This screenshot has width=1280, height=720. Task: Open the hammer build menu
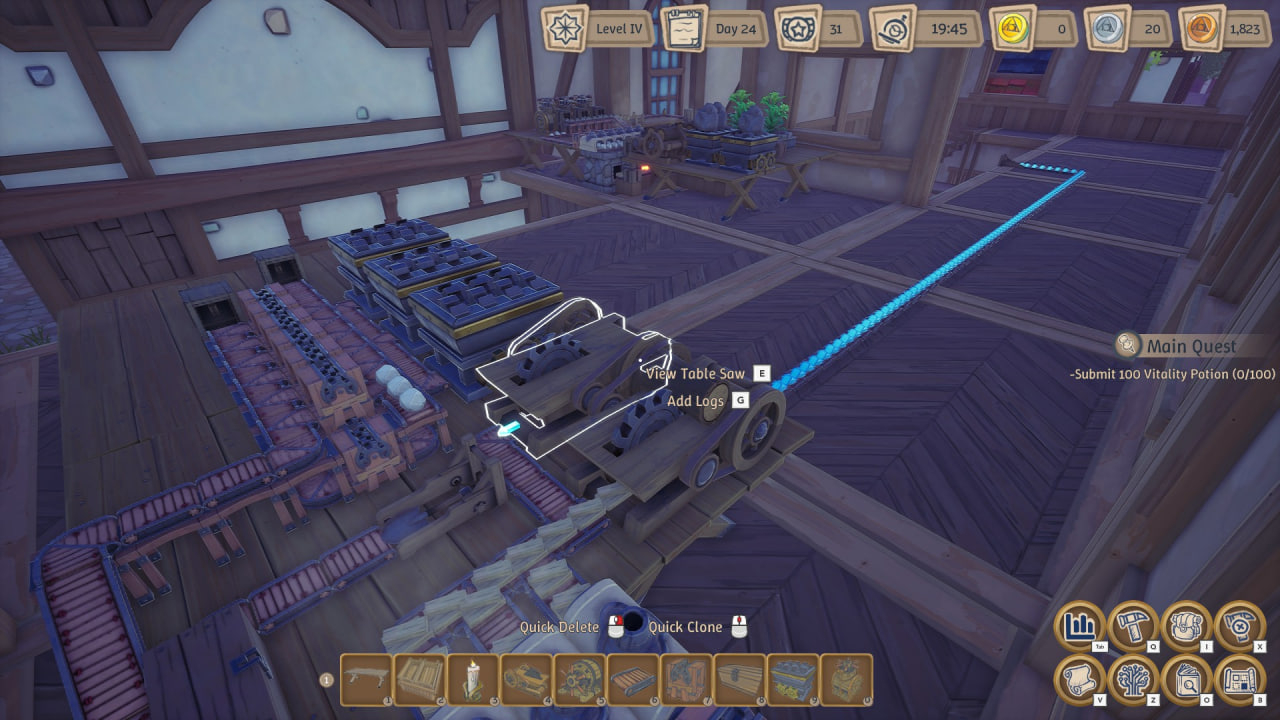pyautogui.click(x=1133, y=627)
